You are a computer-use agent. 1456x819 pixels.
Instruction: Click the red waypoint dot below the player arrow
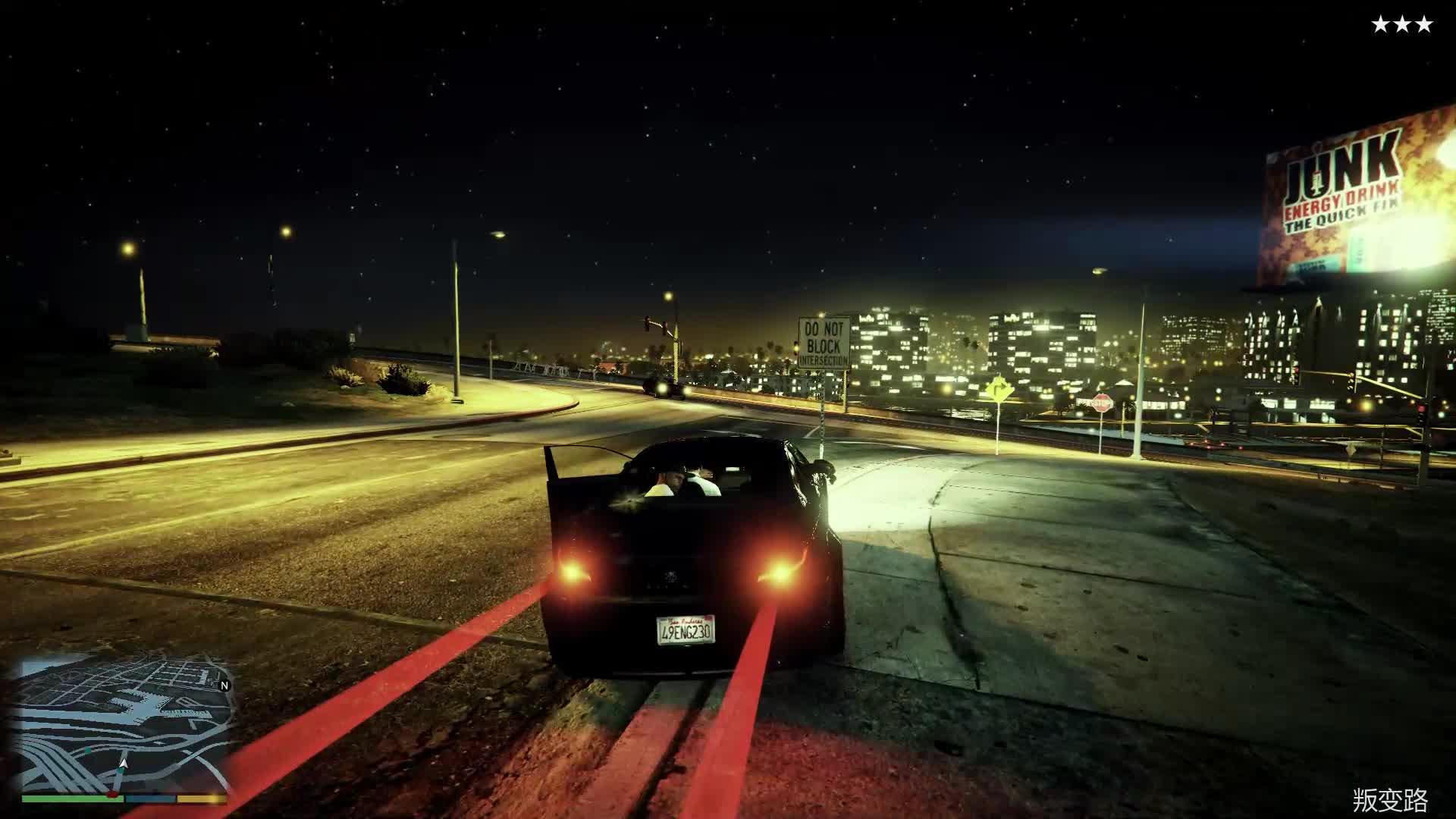[x=112, y=795]
